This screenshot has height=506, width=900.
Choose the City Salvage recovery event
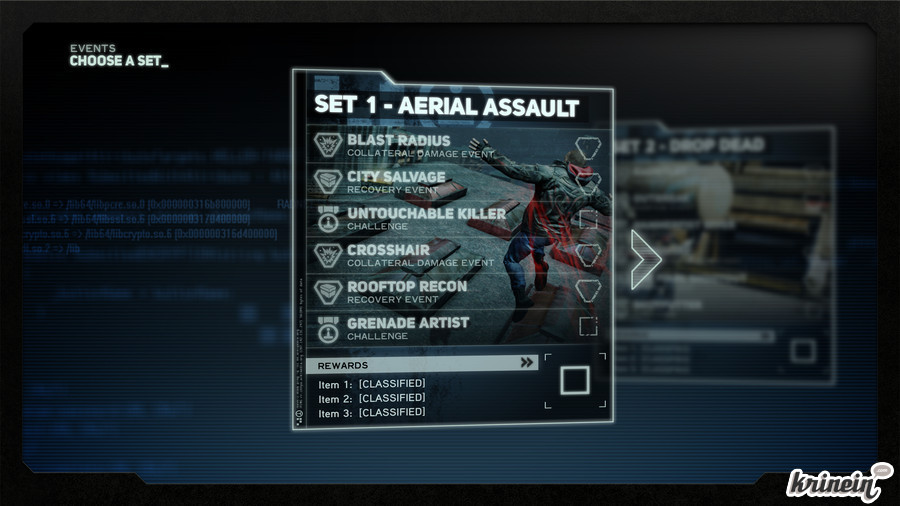pos(396,182)
